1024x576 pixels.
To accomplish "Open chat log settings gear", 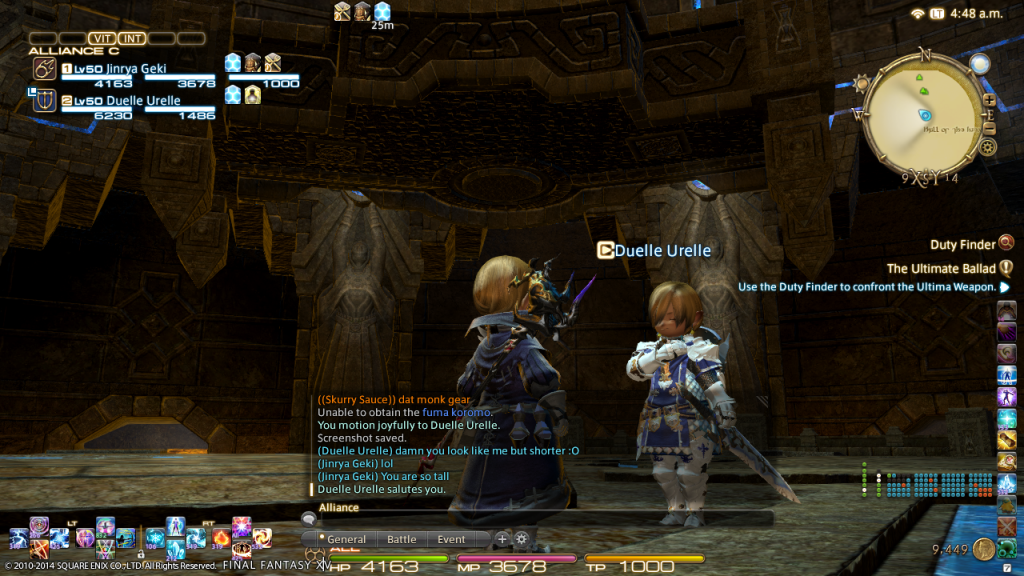I will (521, 539).
